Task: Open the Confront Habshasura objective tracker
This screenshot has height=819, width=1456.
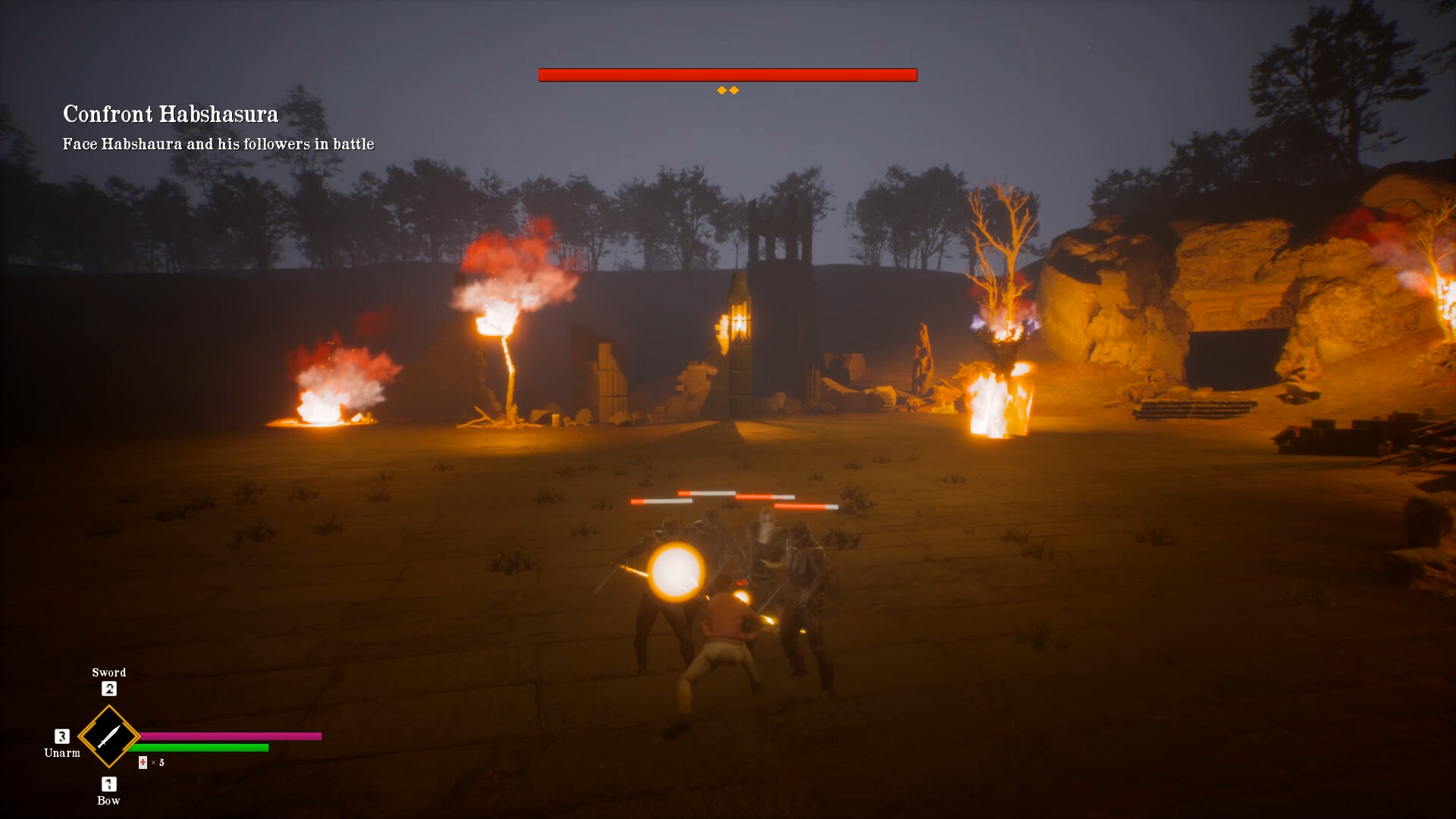Action: (x=171, y=114)
